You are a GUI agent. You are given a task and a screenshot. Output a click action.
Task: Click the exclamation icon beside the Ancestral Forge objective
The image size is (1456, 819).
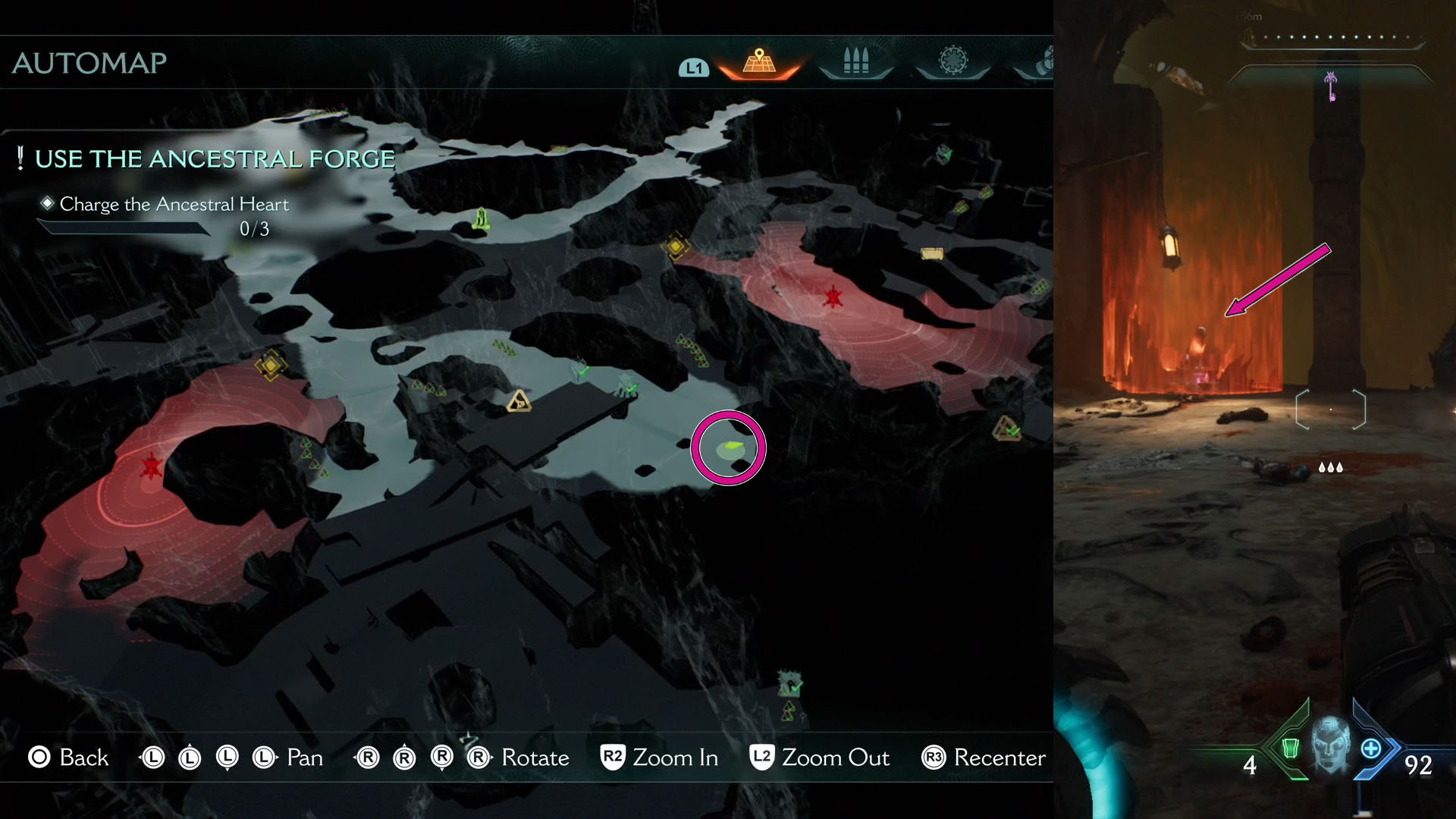pos(20,158)
